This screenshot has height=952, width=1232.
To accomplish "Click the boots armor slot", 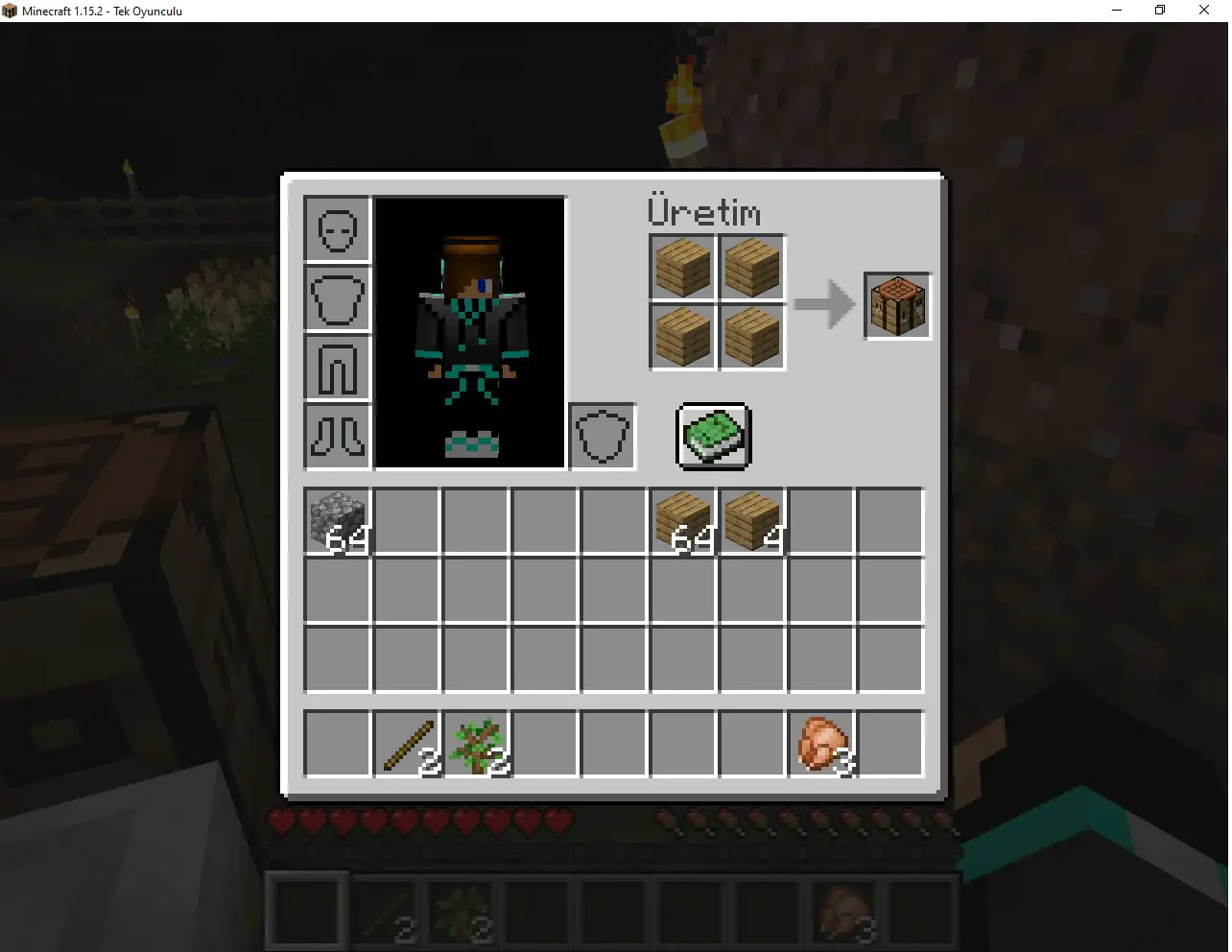I will click(336, 437).
